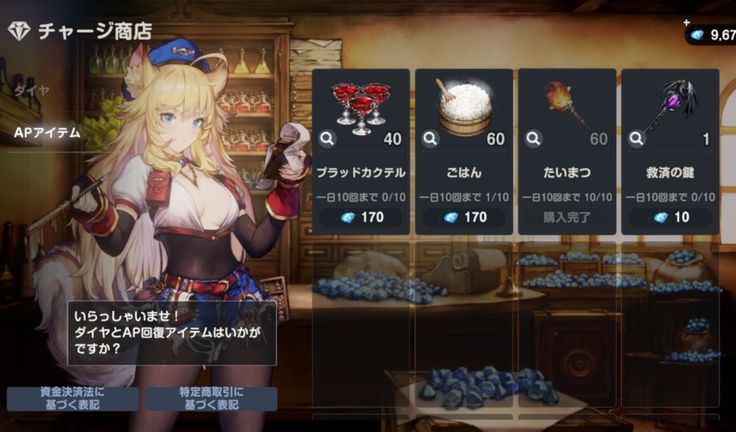The height and width of the screenshot is (432, 736).
Task: Switch to the ダイヤ shop tab
Action: click(x=28, y=90)
